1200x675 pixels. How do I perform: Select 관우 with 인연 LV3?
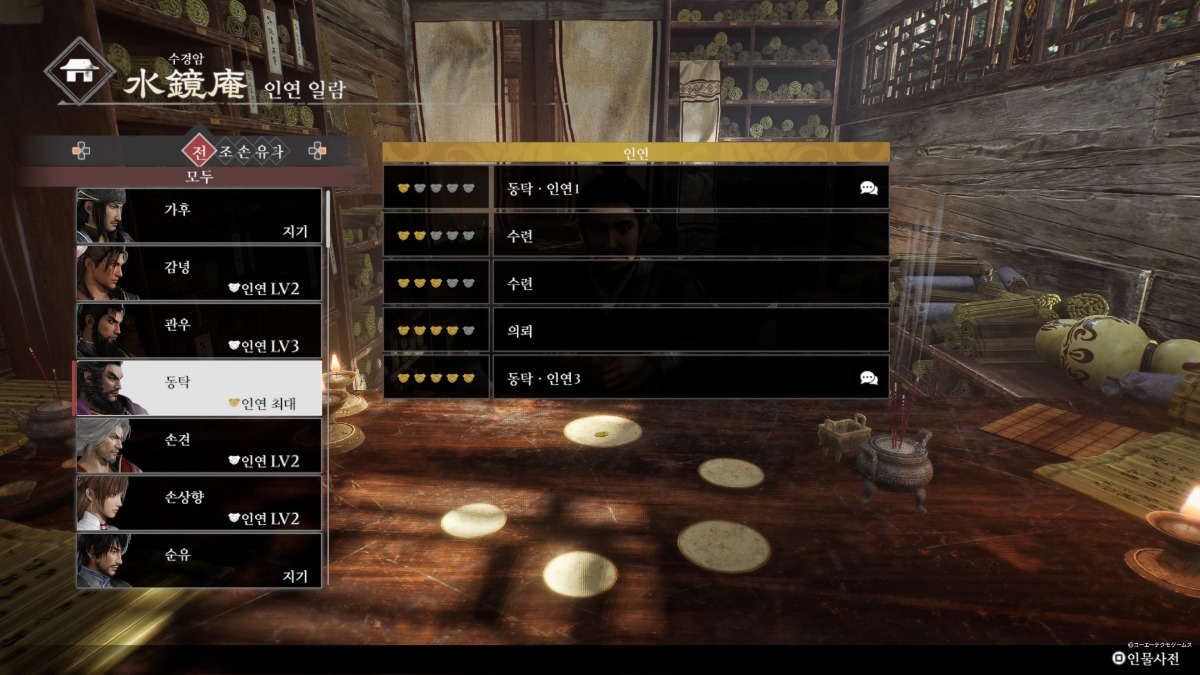click(x=199, y=331)
